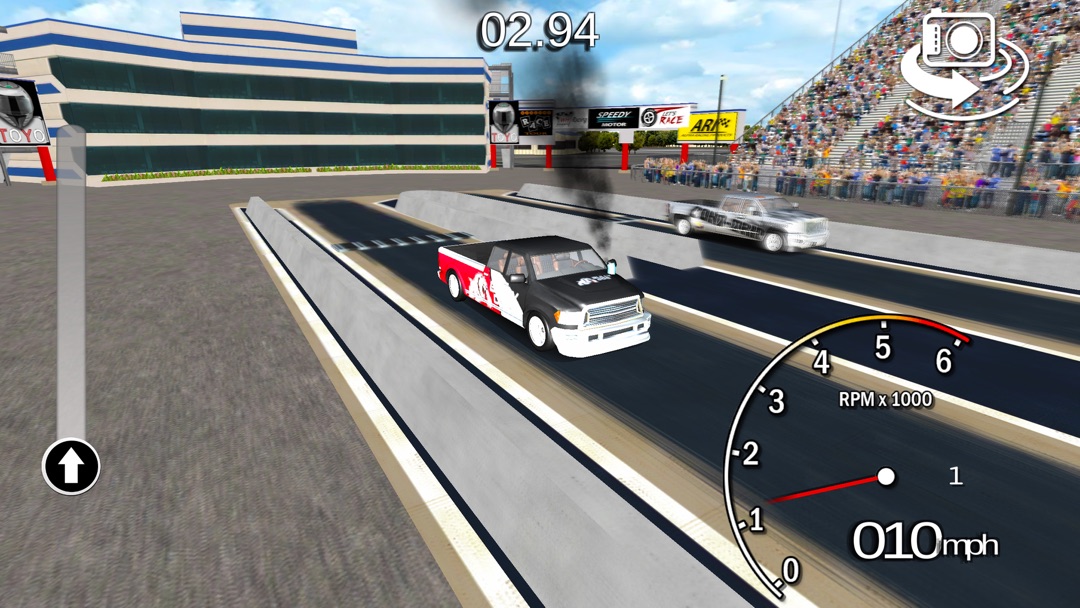Tap the upshift arrow button
The width and height of the screenshot is (1080, 608).
pos(71,466)
